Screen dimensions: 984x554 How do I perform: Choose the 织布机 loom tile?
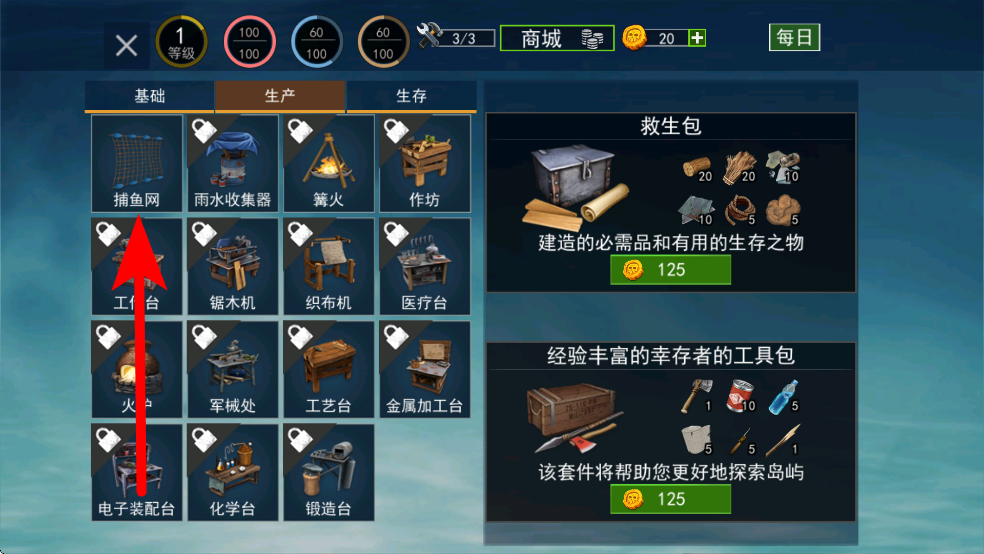[328, 266]
